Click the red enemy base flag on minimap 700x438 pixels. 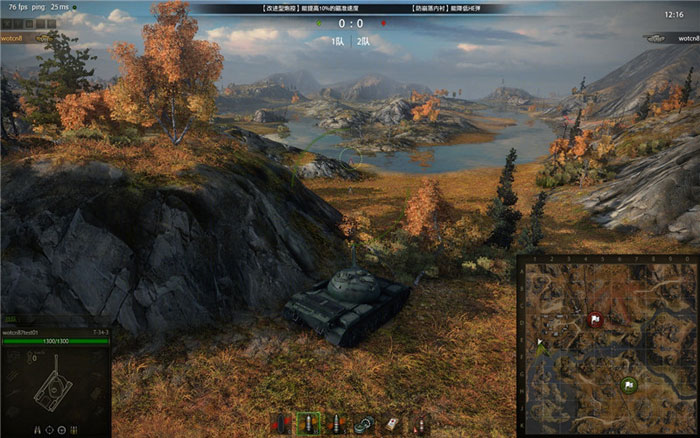(x=596, y=320)
